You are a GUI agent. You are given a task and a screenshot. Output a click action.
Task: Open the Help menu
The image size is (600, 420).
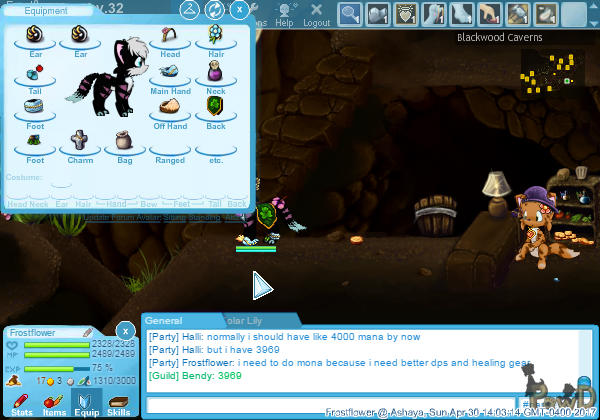click(285, 14)
